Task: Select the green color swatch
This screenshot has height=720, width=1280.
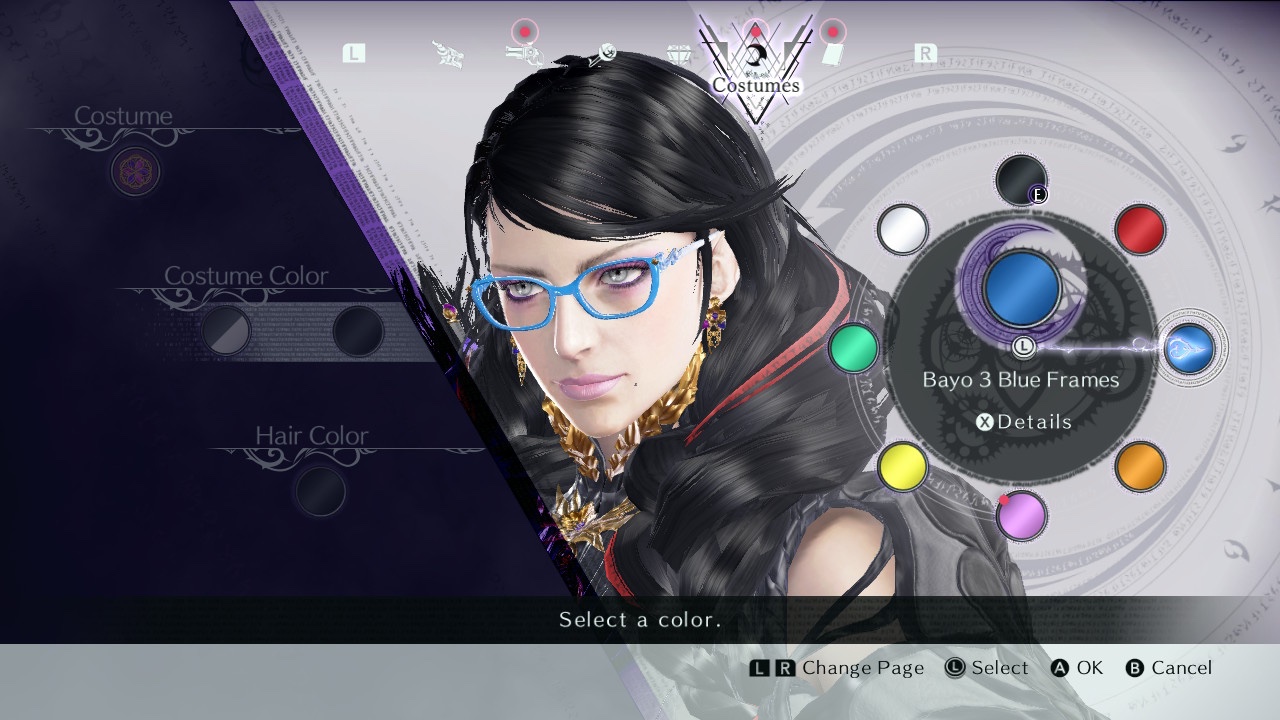Action: tap(853, 348)
